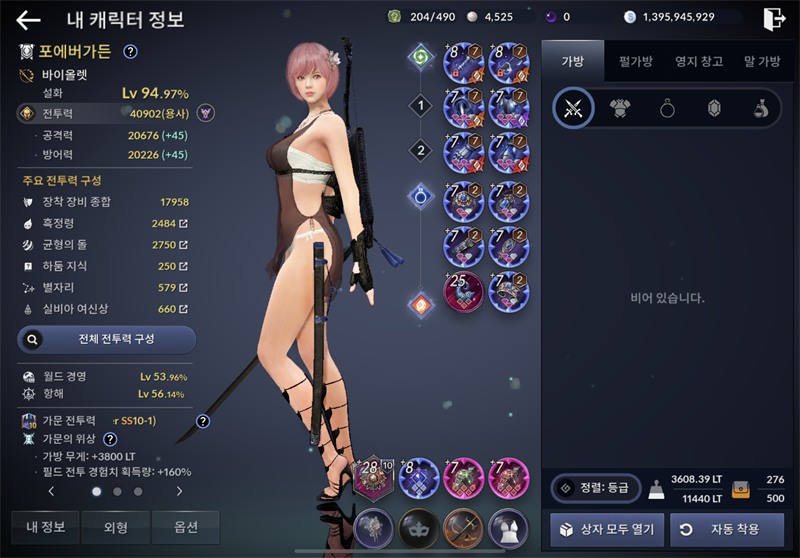Activate 자동 착용 auto-equip

tap(727, 528)
